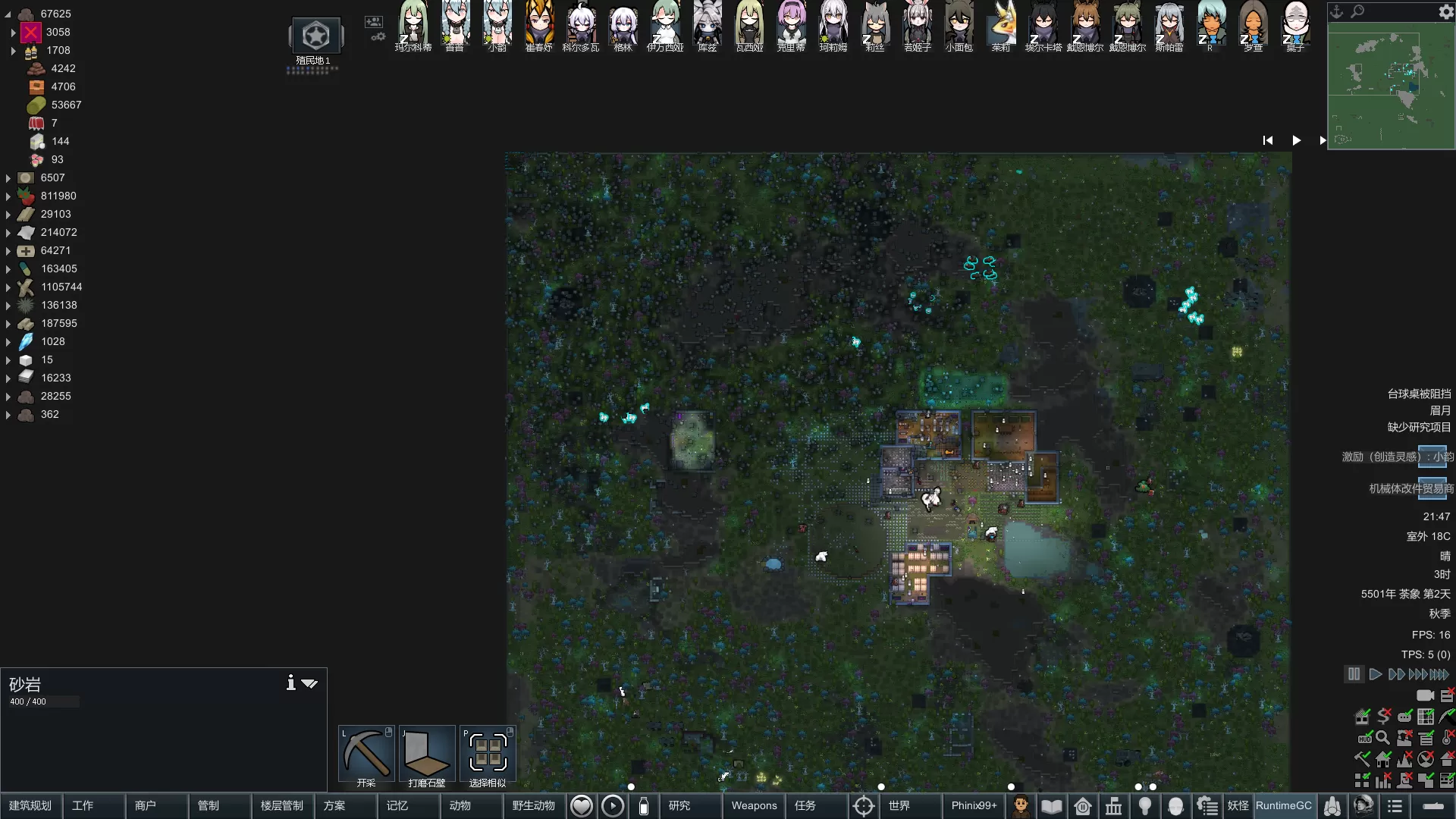Select colonist portrait 小面包
The width and height of the screenshot is (1456, 819).
coord(959,24)
